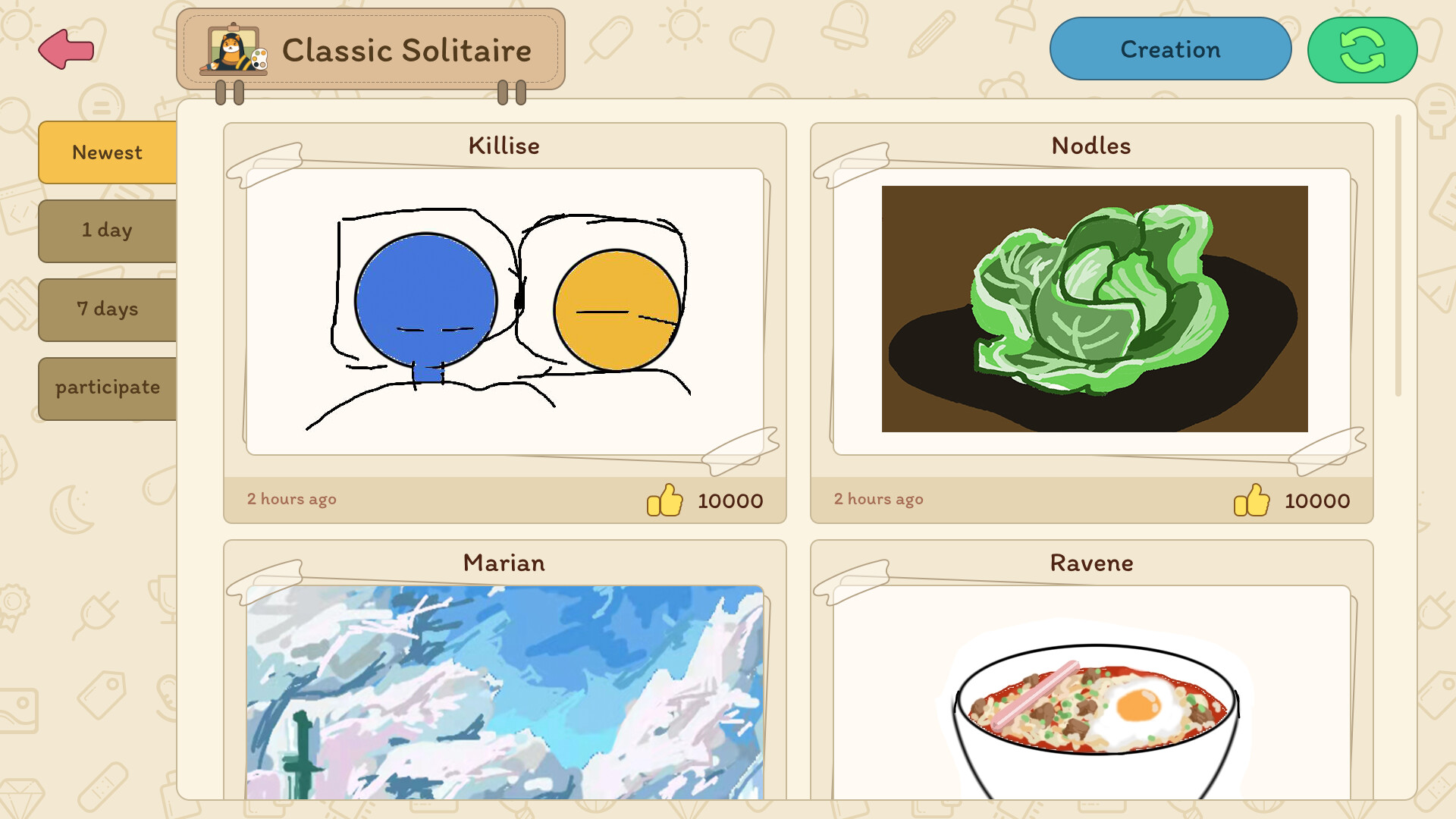
Task: Open the participate tab
Action: pyautogui.click(x=107, y=388)
